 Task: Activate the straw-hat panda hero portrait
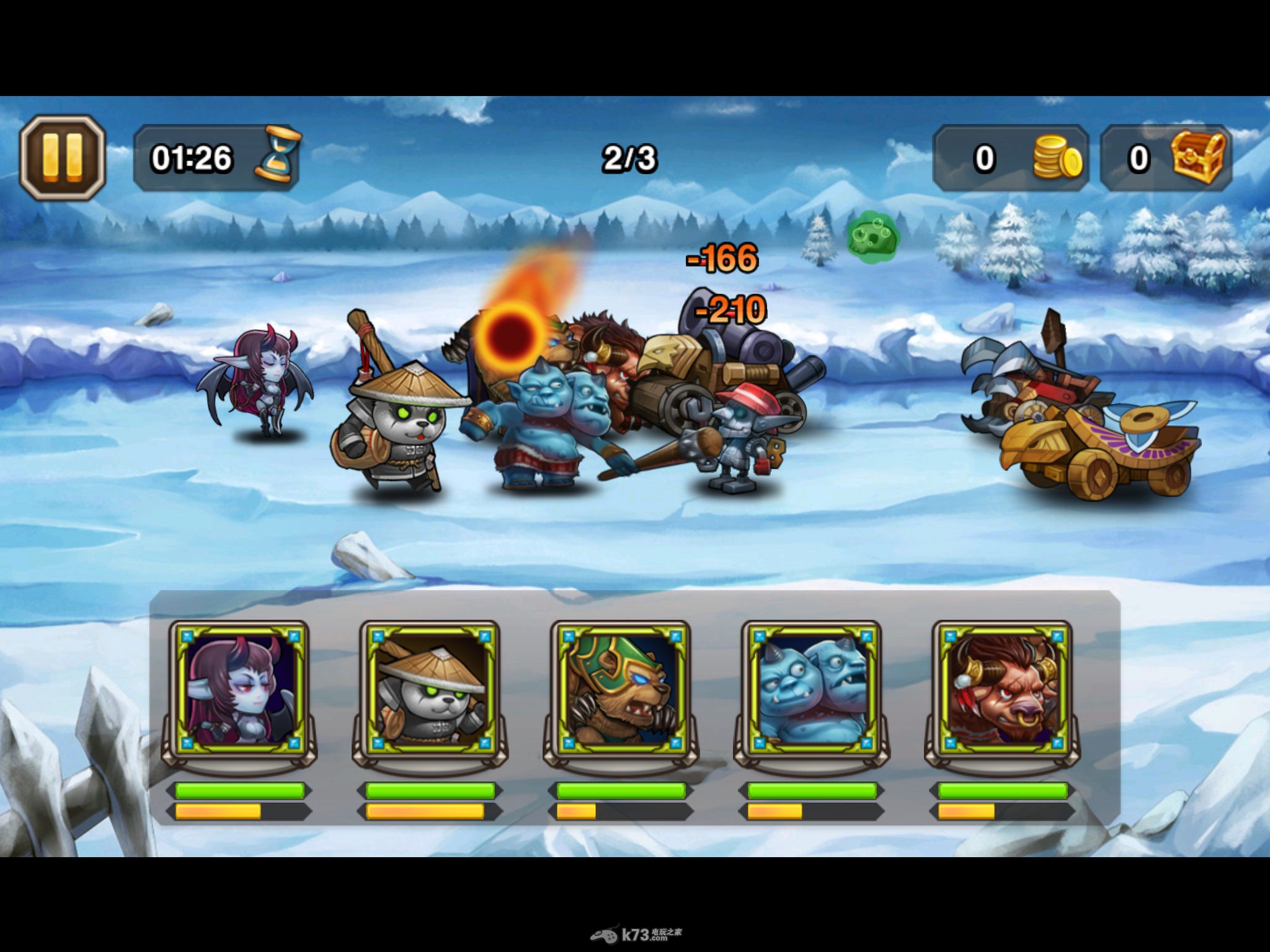pos(430,692)
